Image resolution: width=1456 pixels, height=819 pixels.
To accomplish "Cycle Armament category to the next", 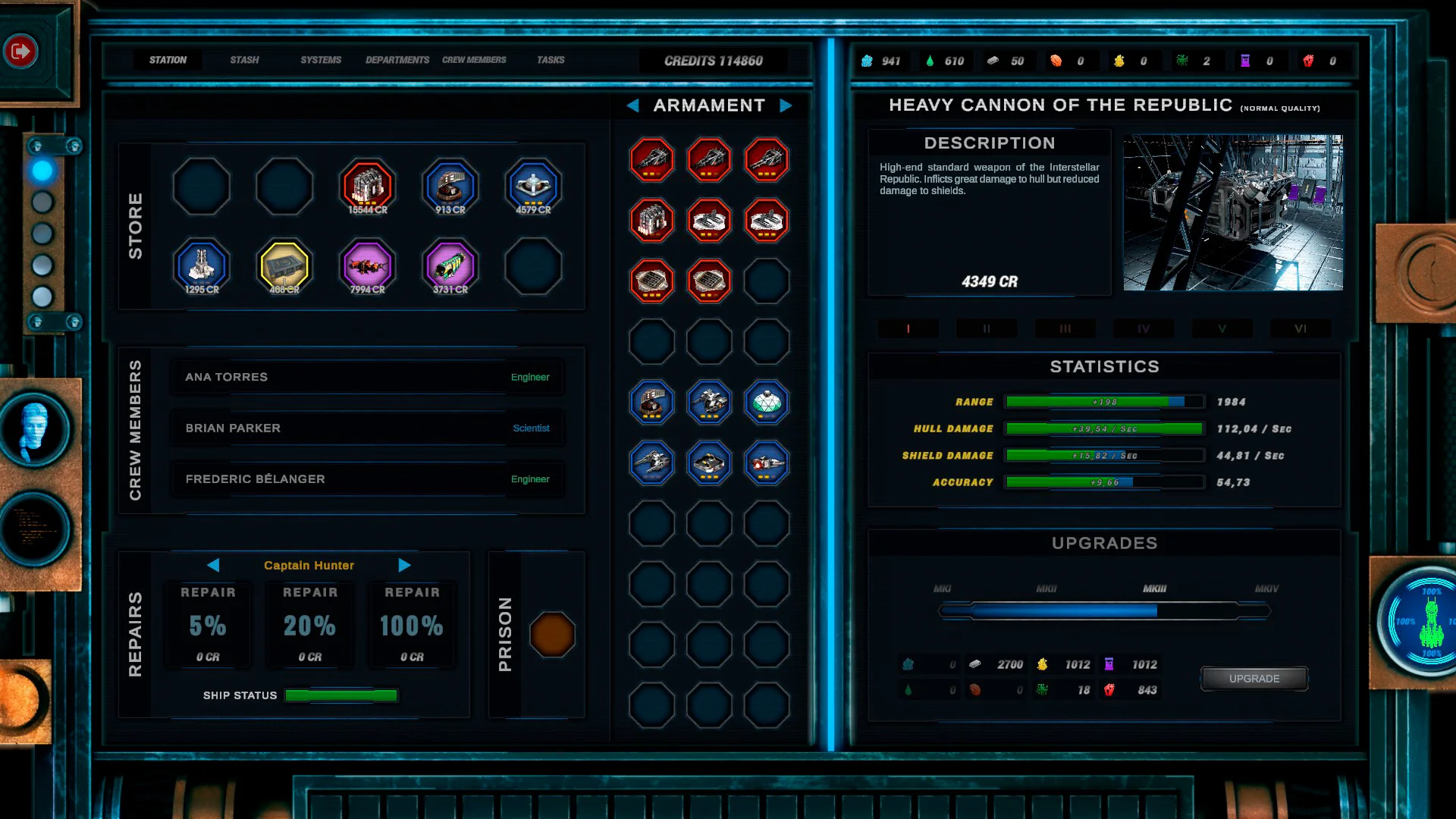I will coord(786,105).
